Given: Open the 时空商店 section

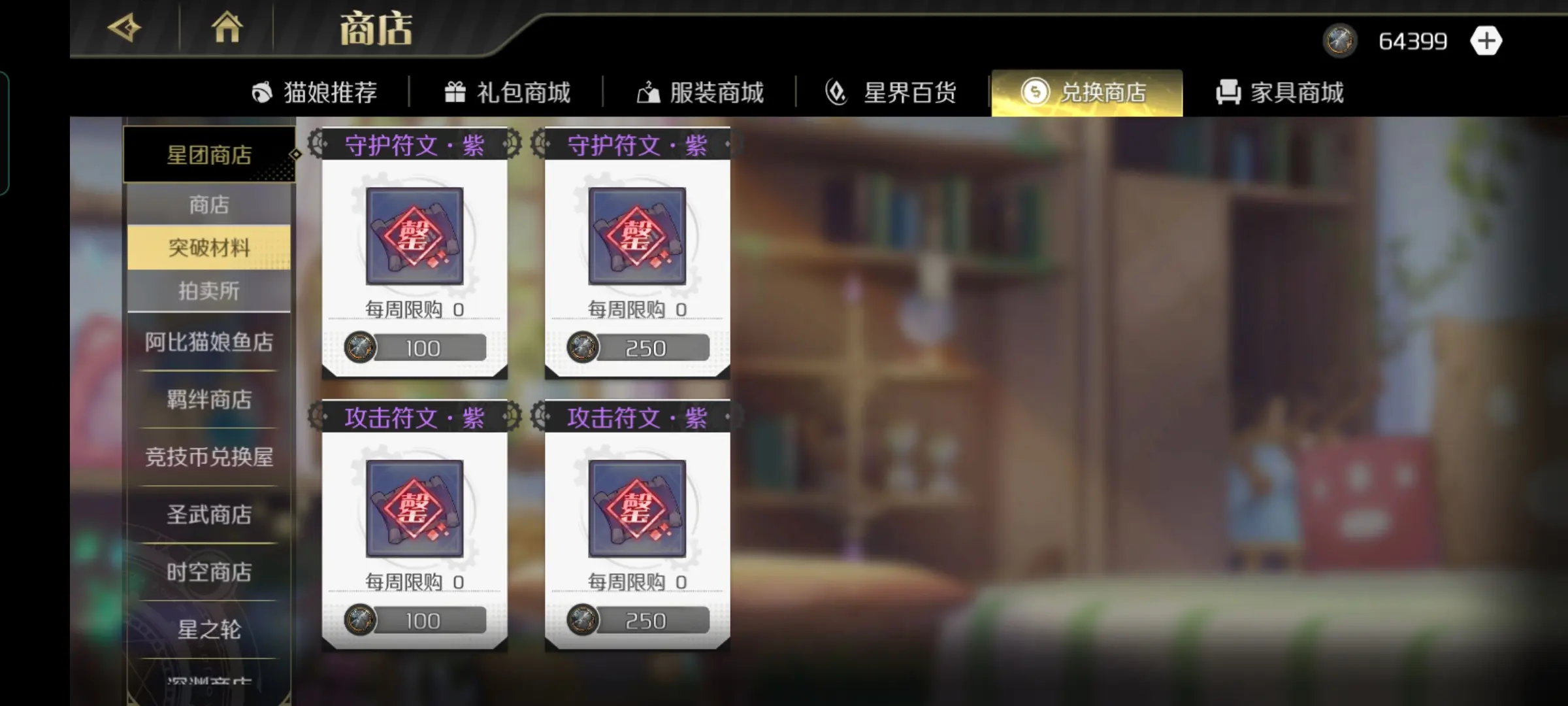Looking at the screenshot, I should 209,573.
